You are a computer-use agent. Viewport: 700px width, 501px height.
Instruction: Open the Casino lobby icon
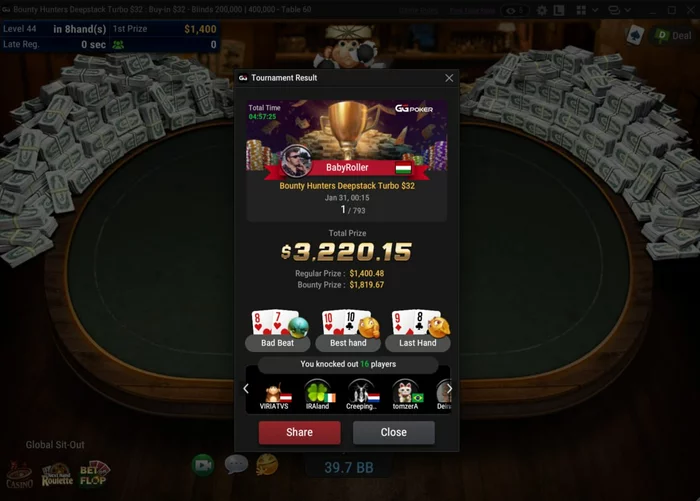click(18, 475)
